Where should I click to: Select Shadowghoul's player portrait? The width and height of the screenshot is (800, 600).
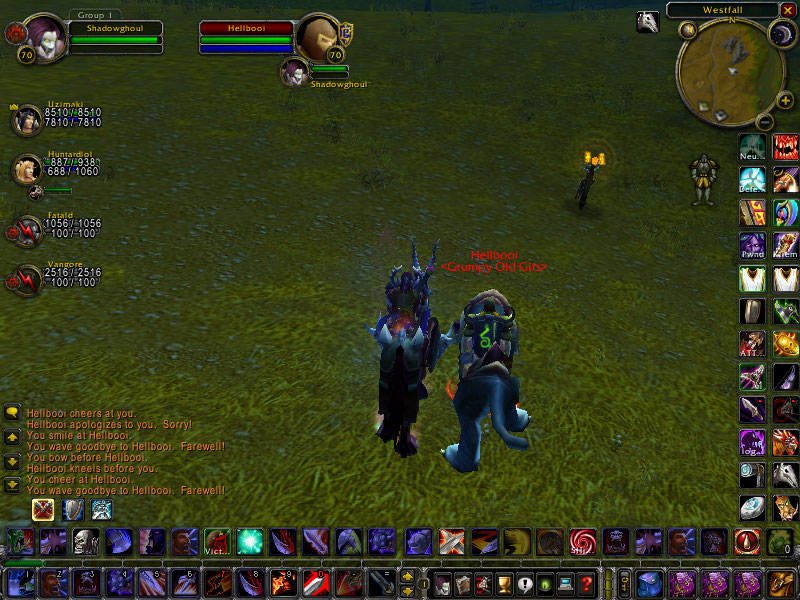pos(45,37)
